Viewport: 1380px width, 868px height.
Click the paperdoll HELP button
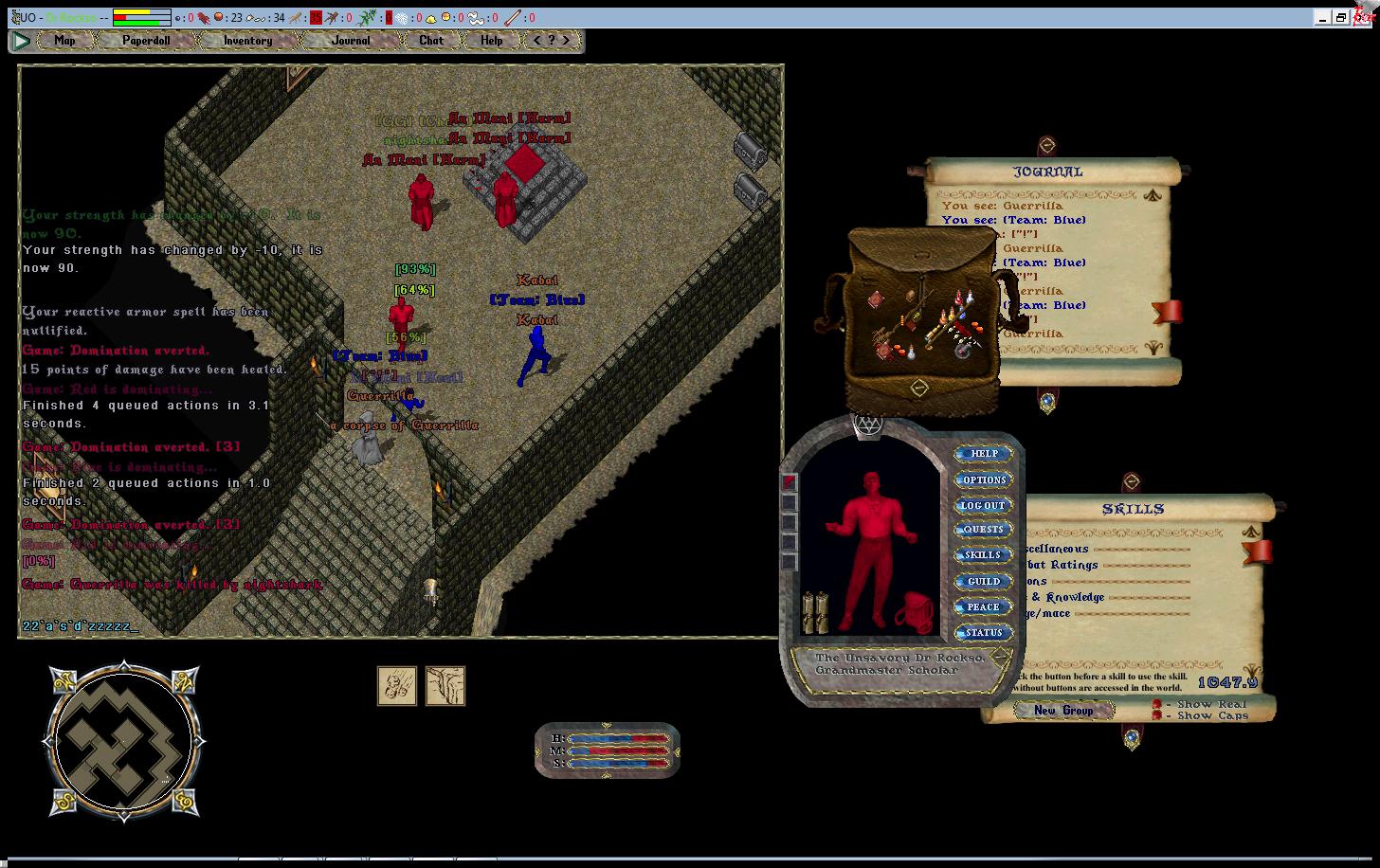pos(983,454)
